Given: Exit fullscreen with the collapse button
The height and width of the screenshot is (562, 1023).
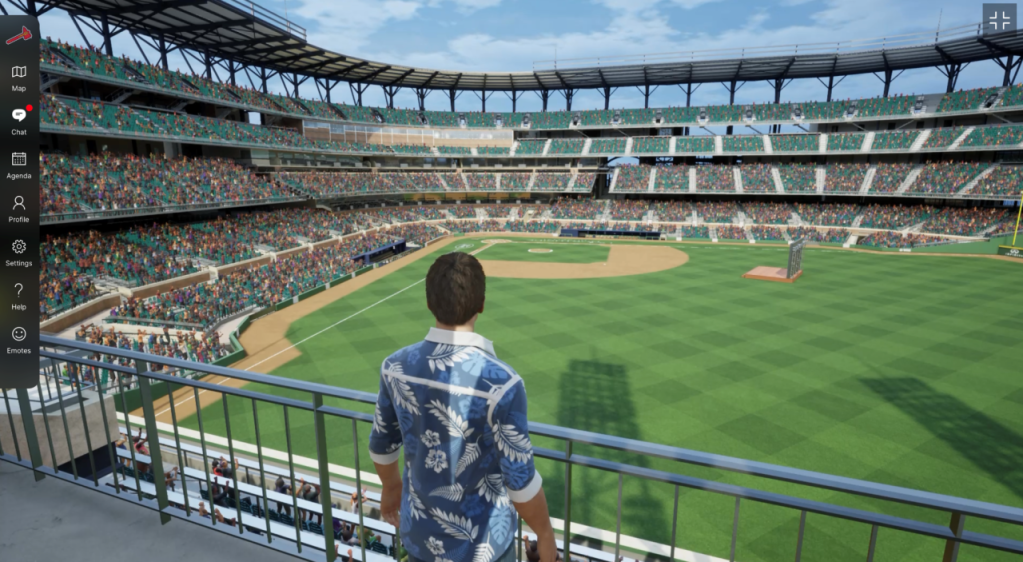Looking at the screenshot, I should click(999, 19).
